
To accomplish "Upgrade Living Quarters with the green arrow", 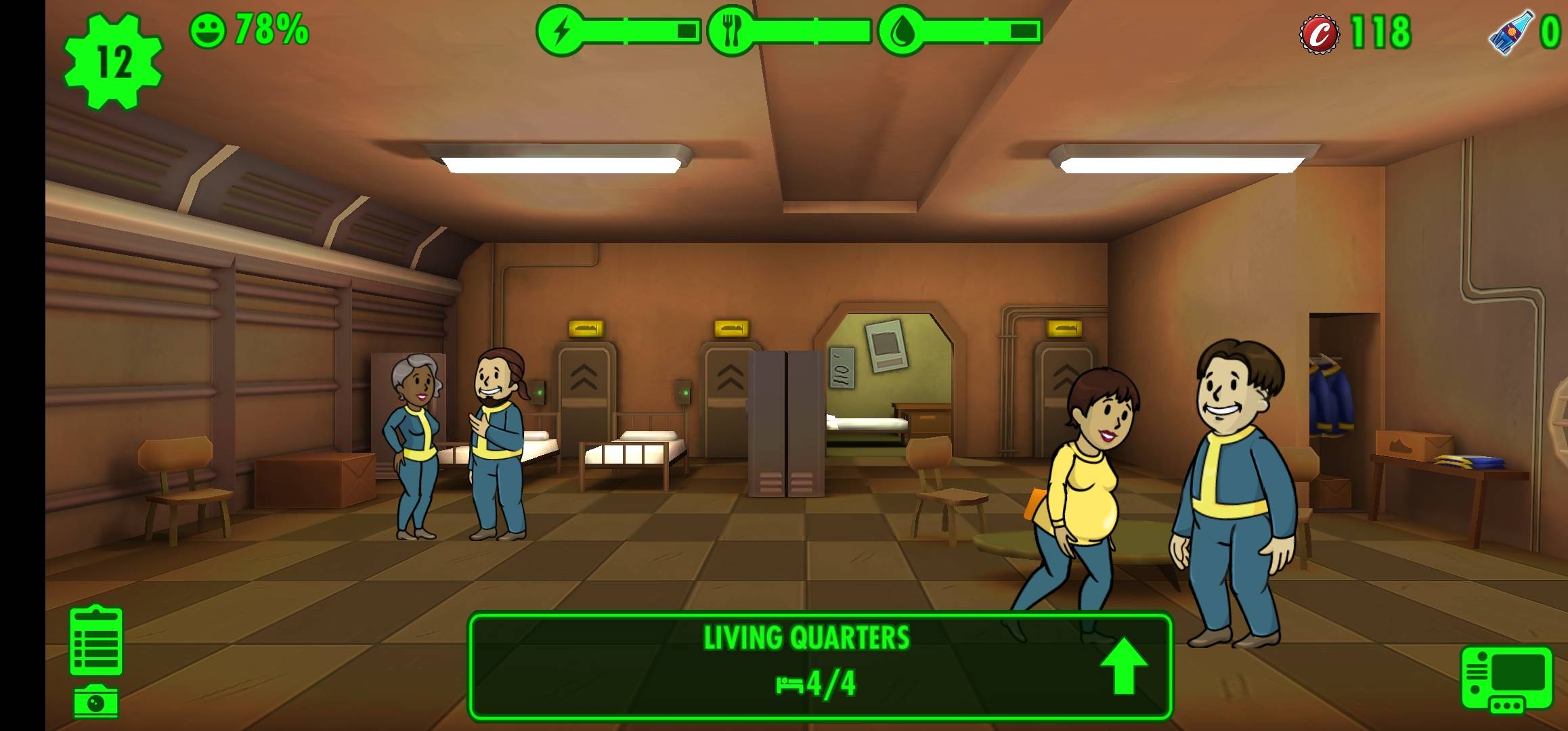I will (1123, 665).
